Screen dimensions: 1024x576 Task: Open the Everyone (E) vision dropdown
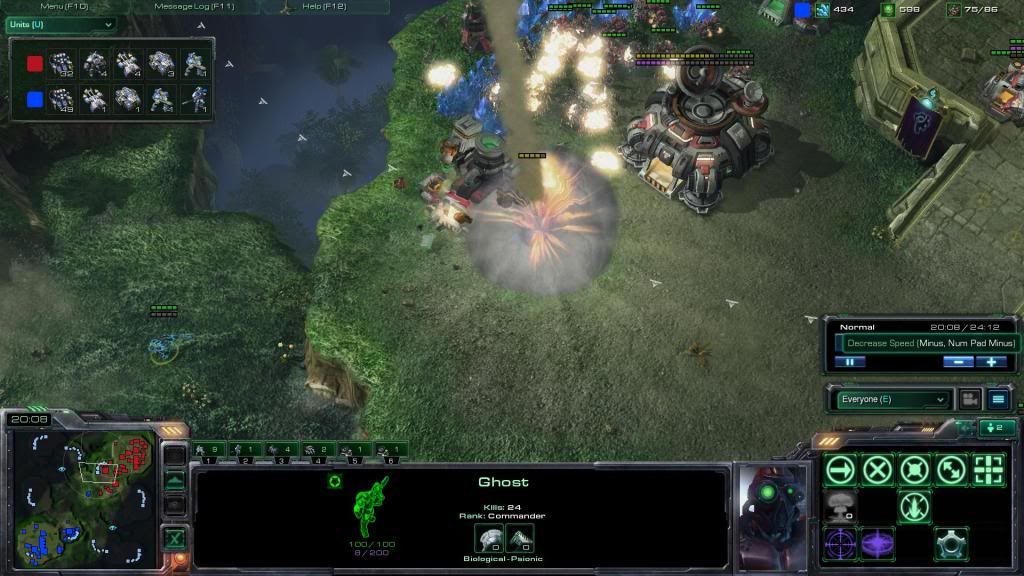892,399
